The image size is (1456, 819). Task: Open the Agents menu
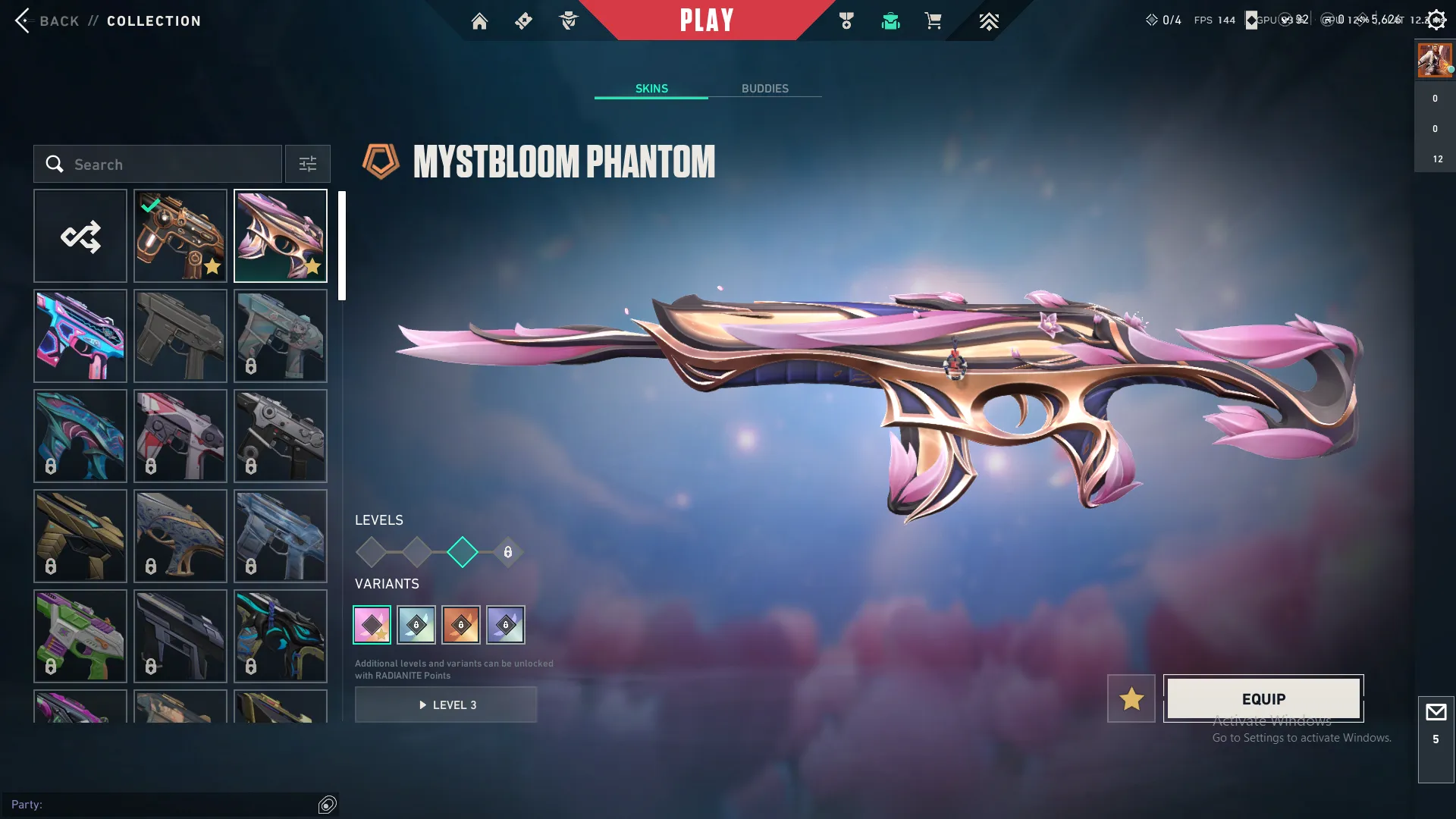(570, 21)
